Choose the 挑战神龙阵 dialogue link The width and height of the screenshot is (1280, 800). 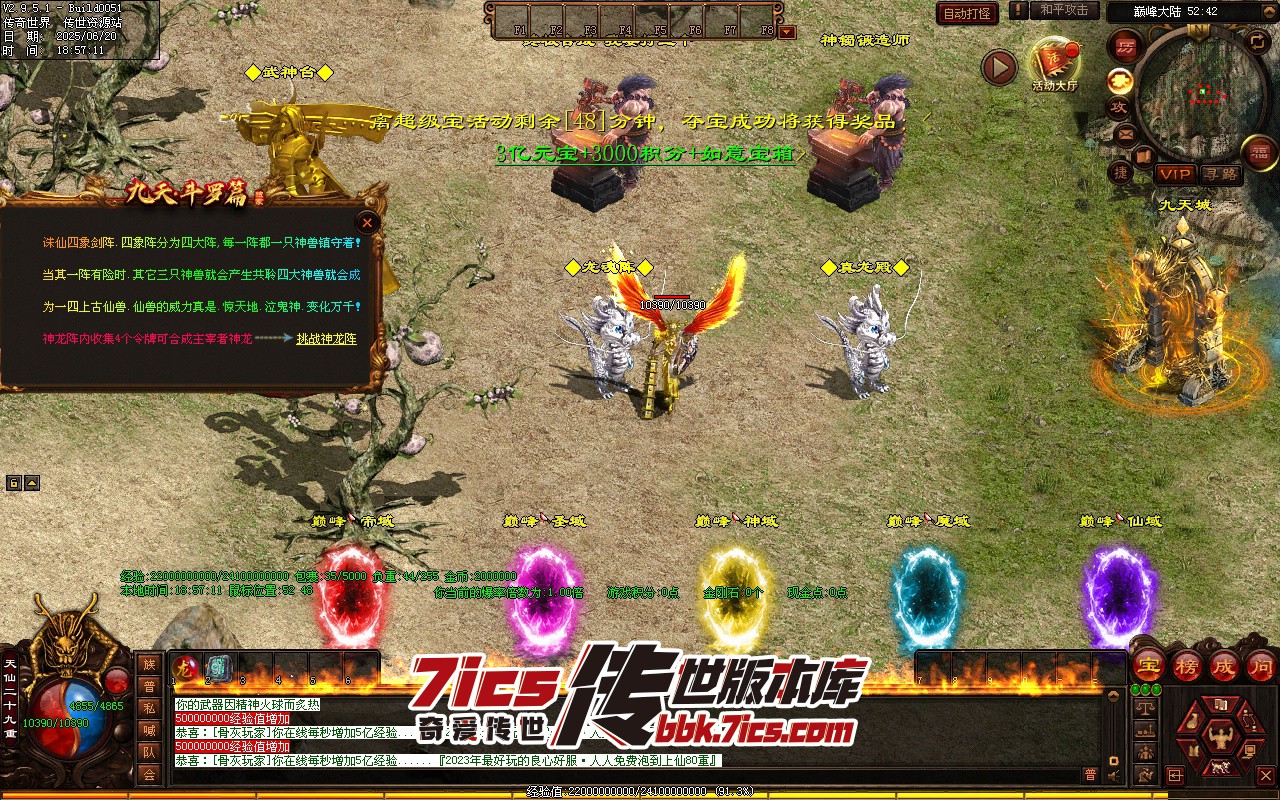click(326, 339)
